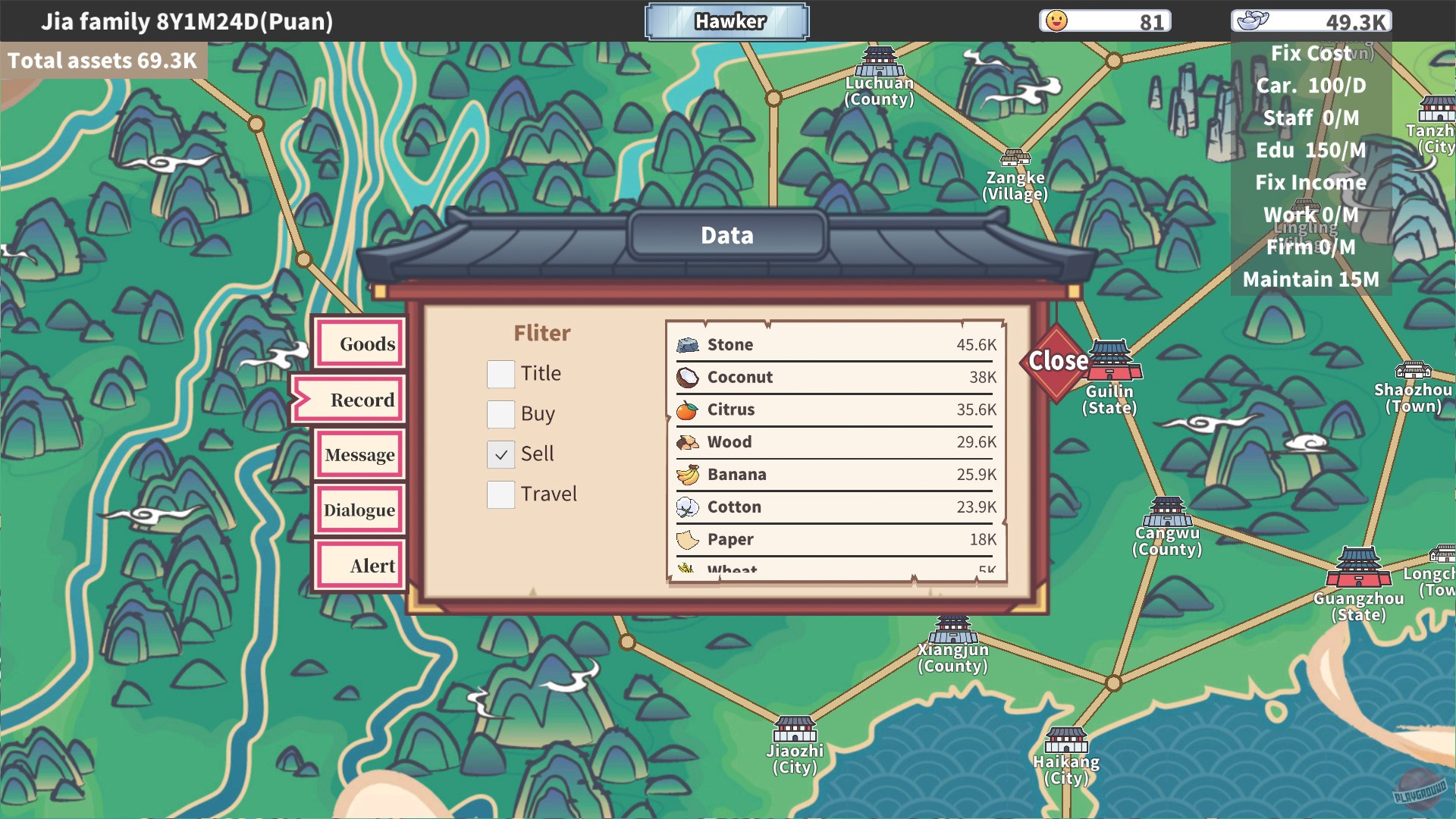Check the Buy filter box
The image size is (1456, 819).
click(501, 414)
